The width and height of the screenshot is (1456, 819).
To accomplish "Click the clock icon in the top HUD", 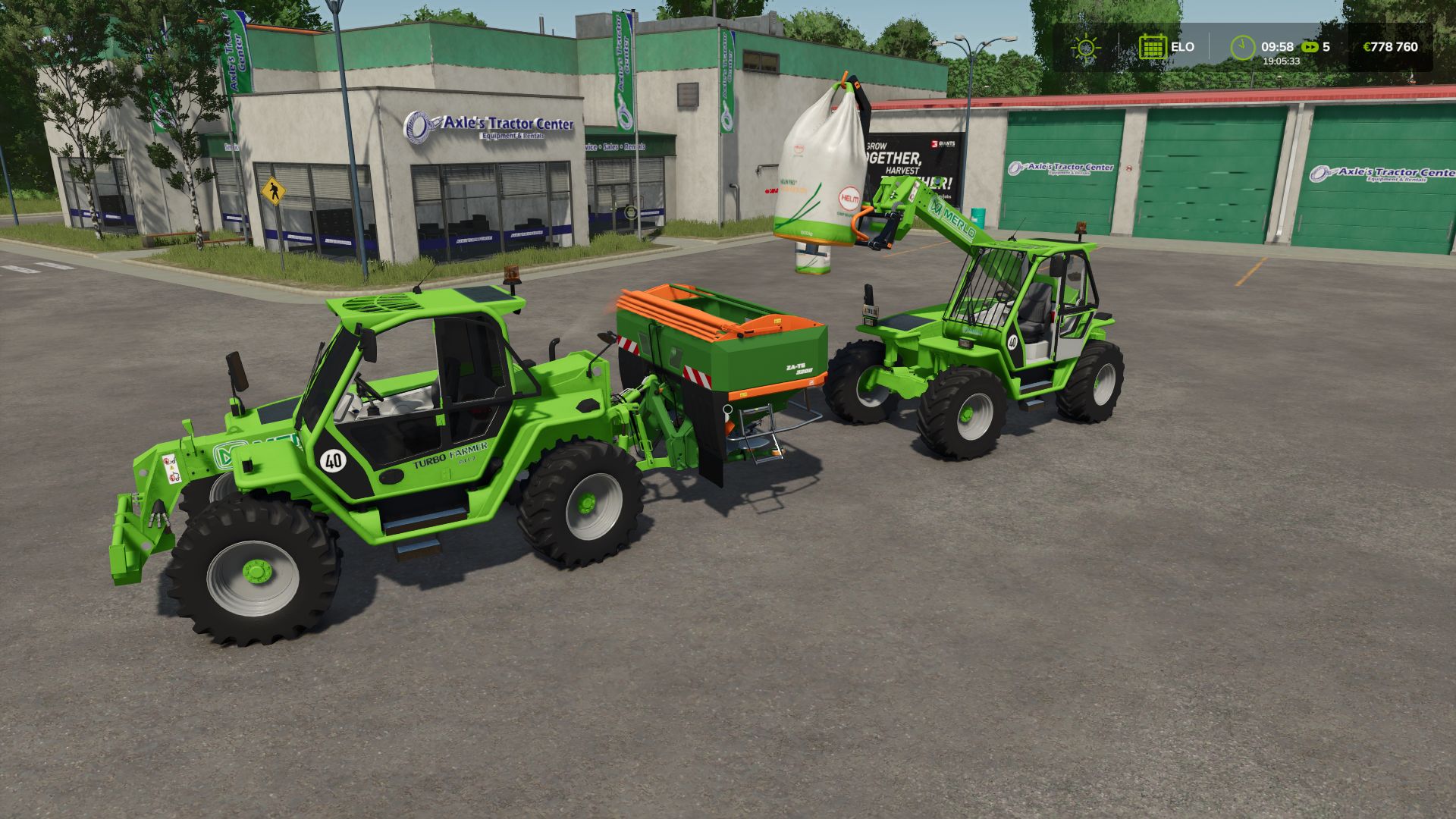I will click(1241, 45).
